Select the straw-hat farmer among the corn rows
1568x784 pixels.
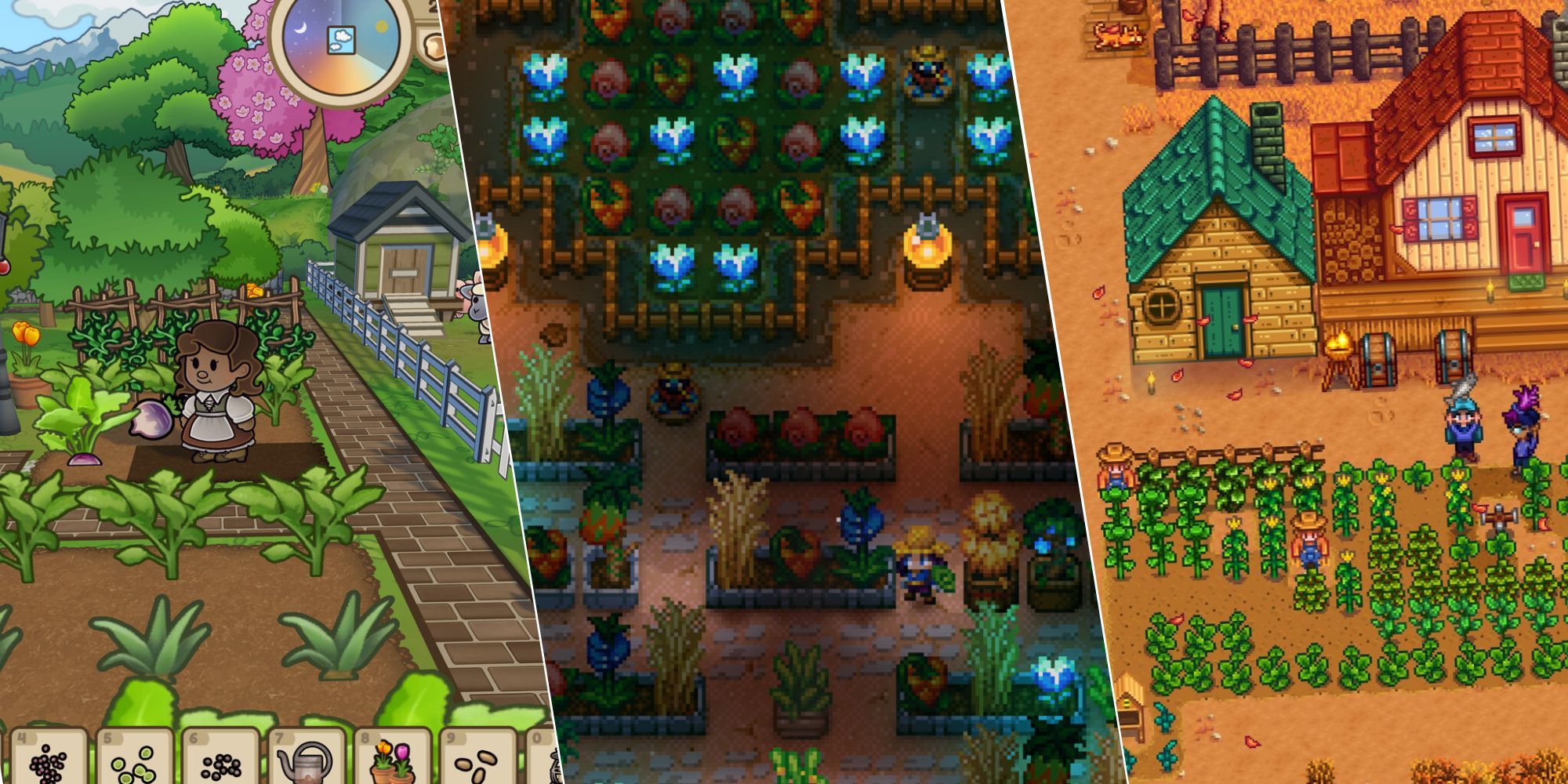1309,543
